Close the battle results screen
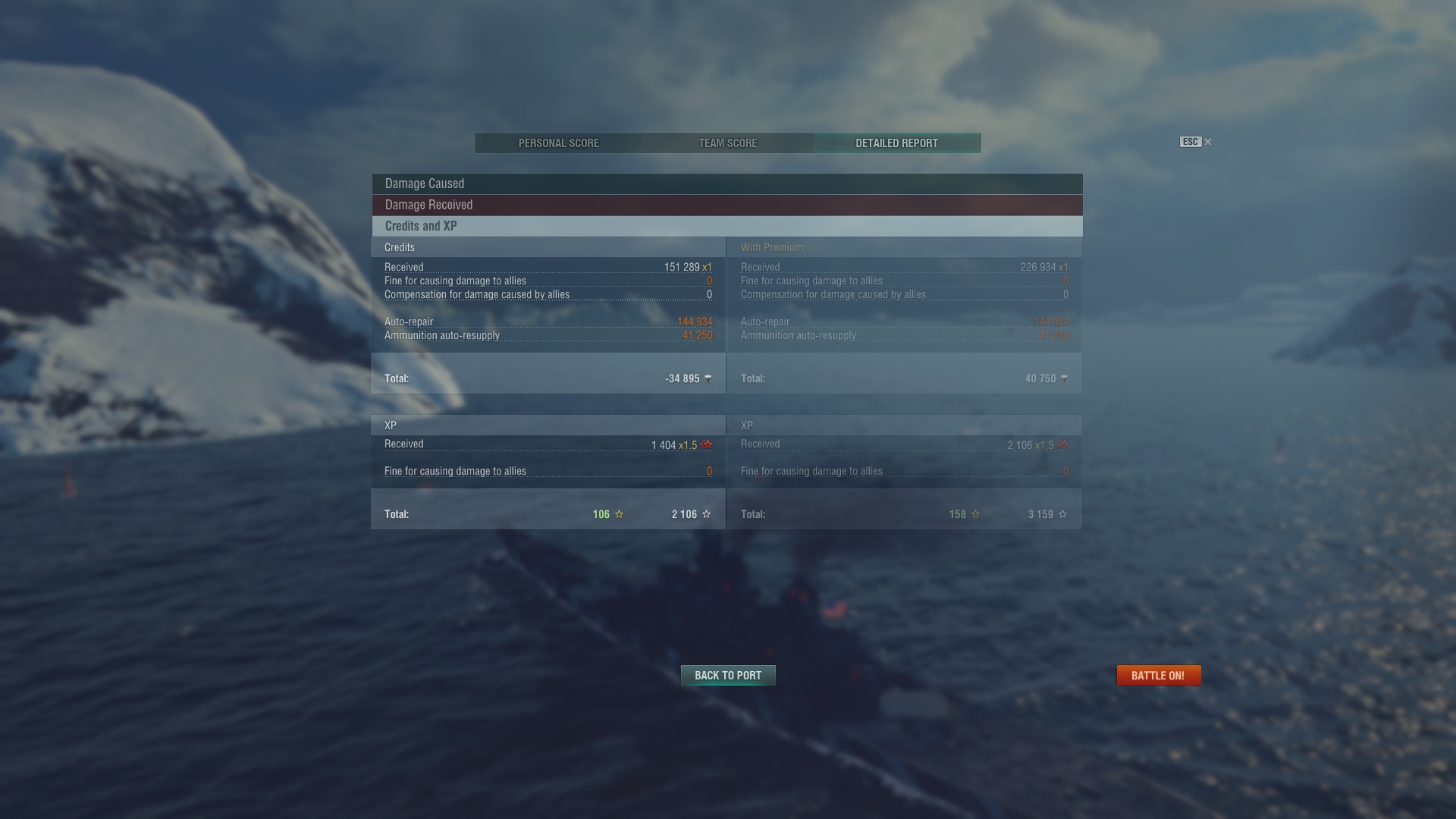 point(1207,142)
